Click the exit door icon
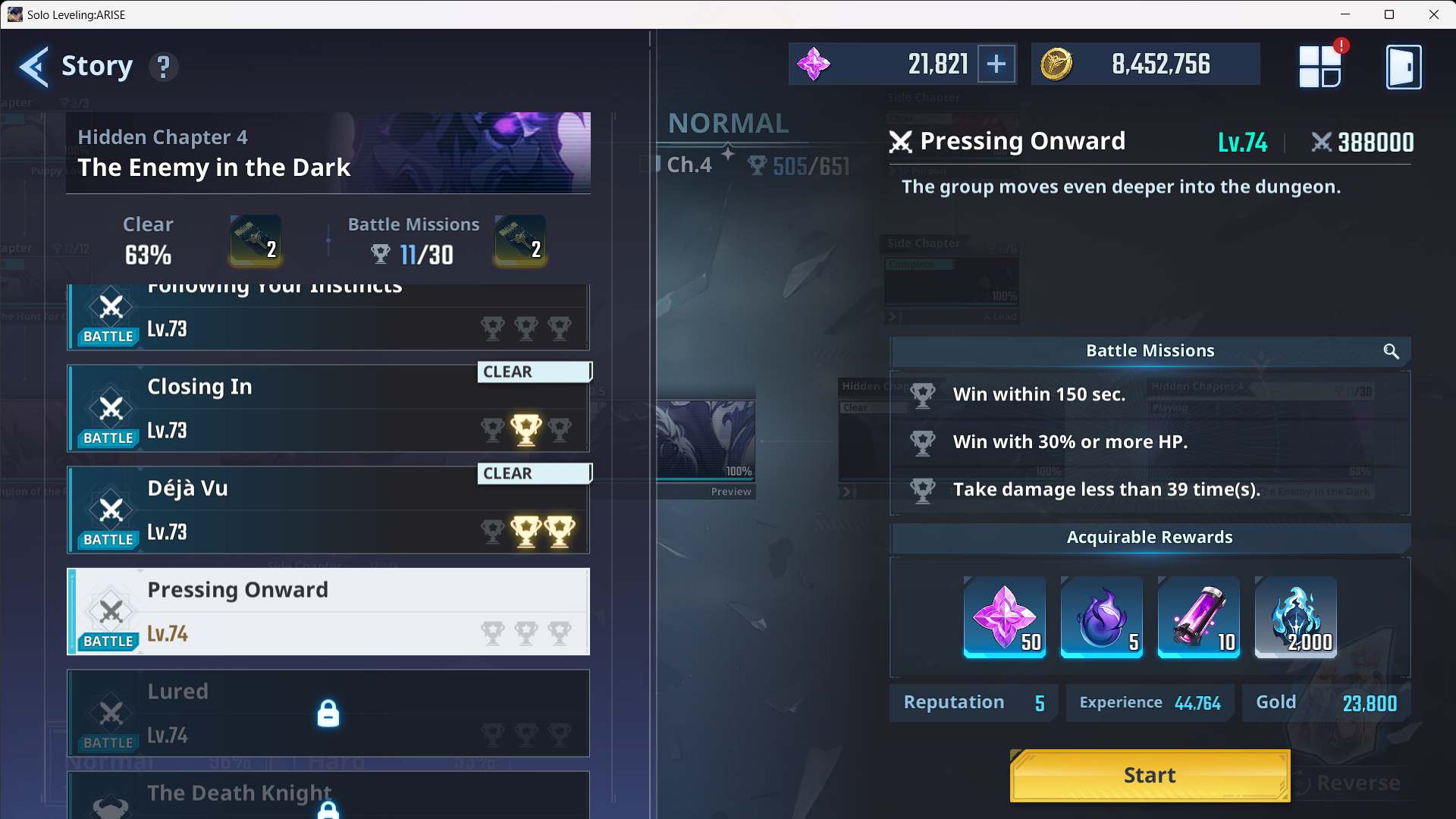Image resolution: width=1456 pixels, height=819 pixels. click(x=1403, y=67)
